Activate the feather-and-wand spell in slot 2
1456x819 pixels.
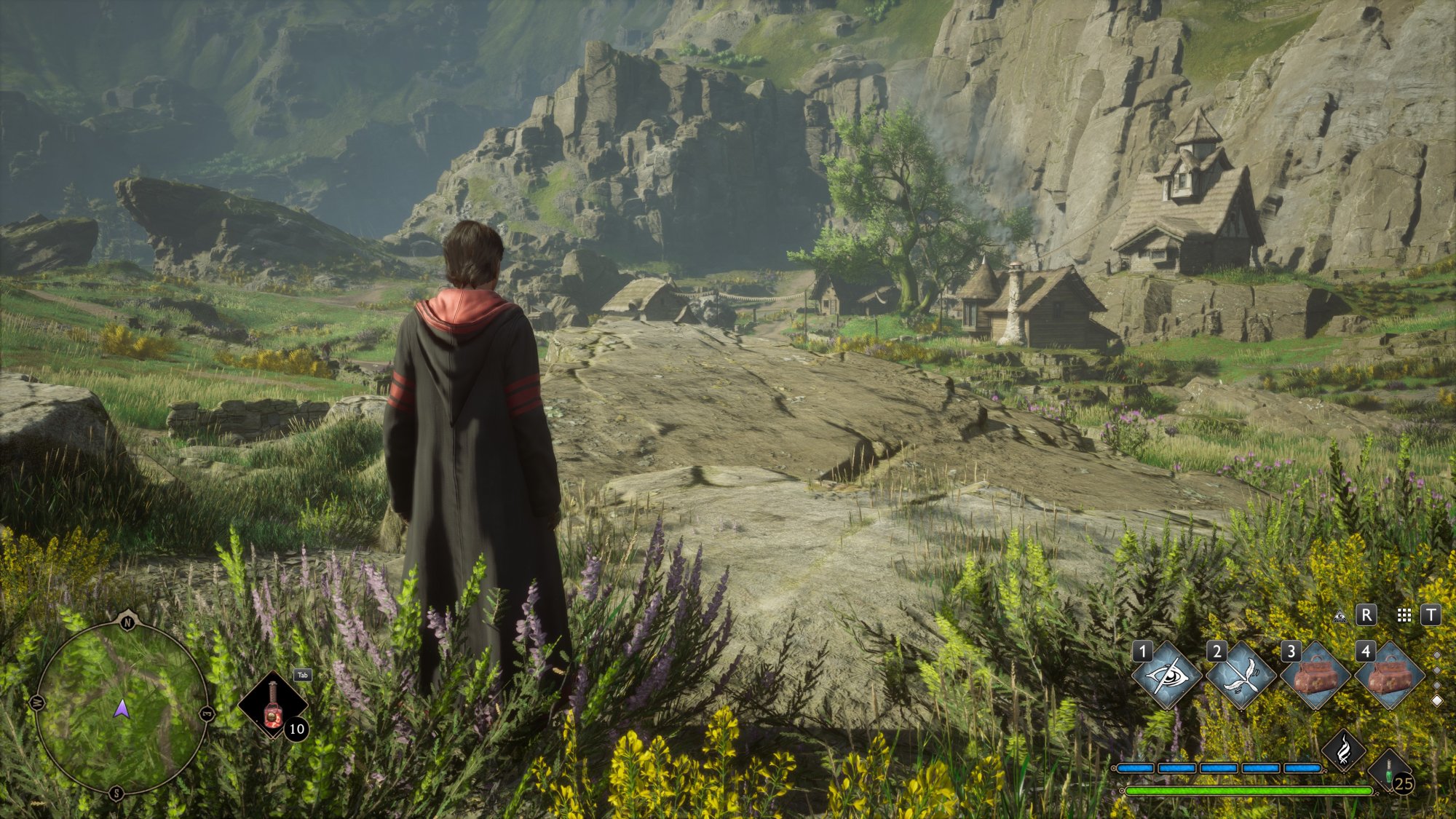click(x=1241, y=676)
